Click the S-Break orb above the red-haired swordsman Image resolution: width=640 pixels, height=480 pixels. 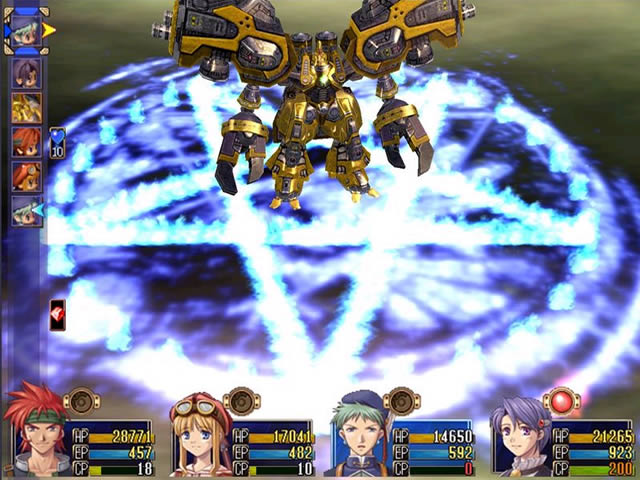coord(82,401)
